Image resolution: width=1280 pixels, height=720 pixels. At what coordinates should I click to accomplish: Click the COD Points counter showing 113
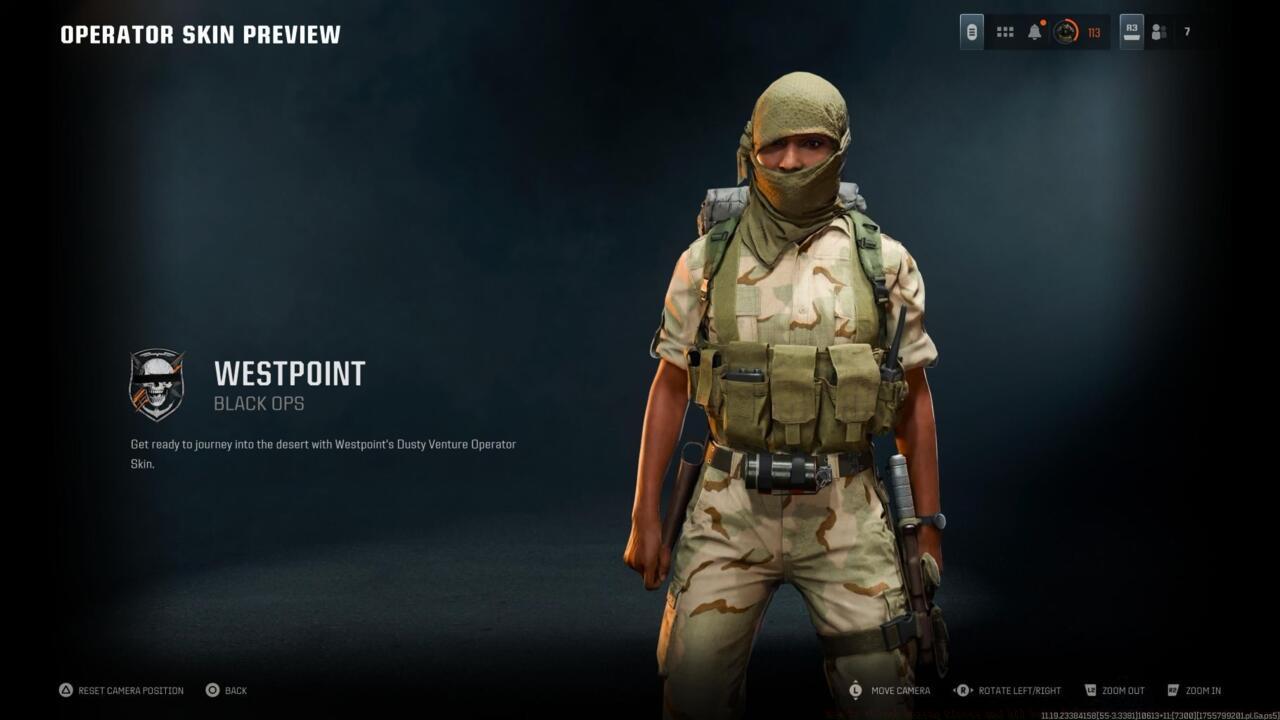[x=1092, y=31]
